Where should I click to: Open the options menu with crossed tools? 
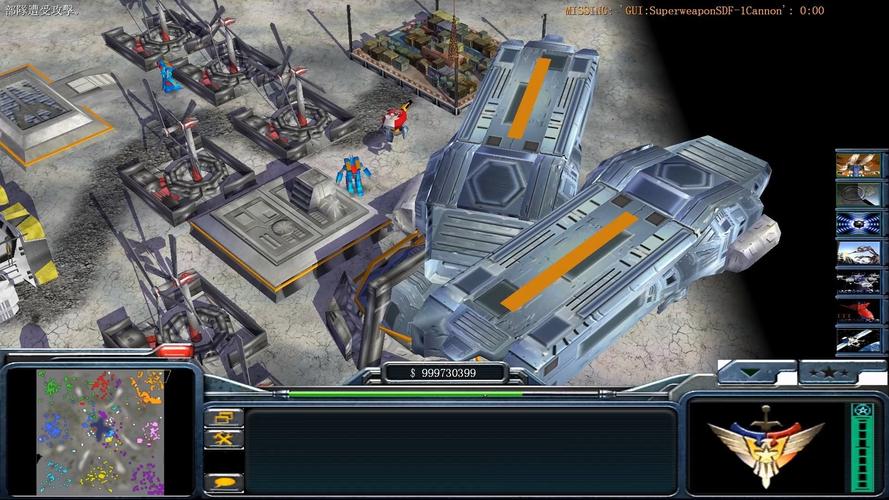tap(223, 438)
